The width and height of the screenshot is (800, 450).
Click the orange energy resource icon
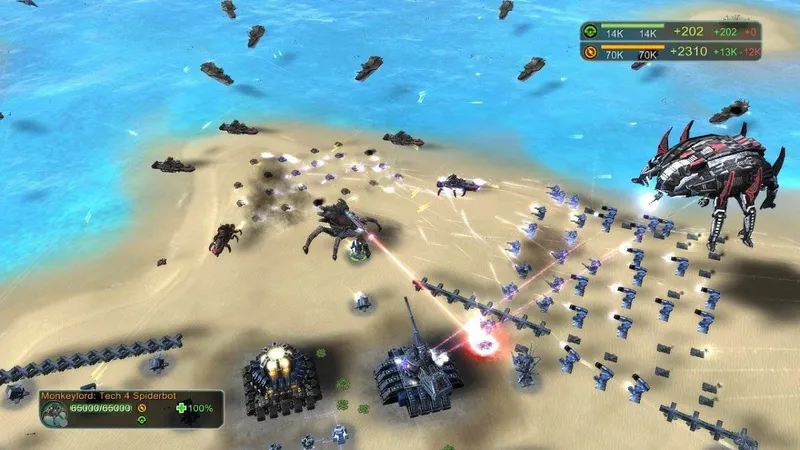click(x=590, y=52)
